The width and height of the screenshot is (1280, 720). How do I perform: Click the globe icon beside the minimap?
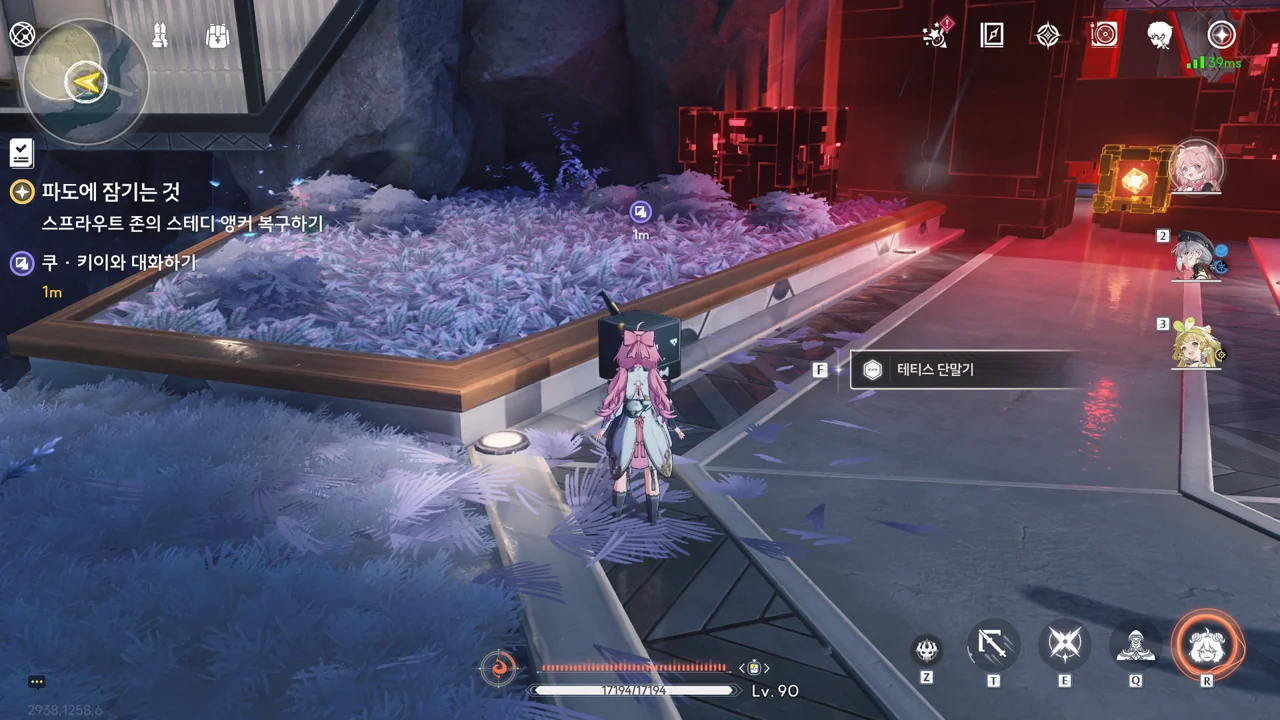pos(22,34)
